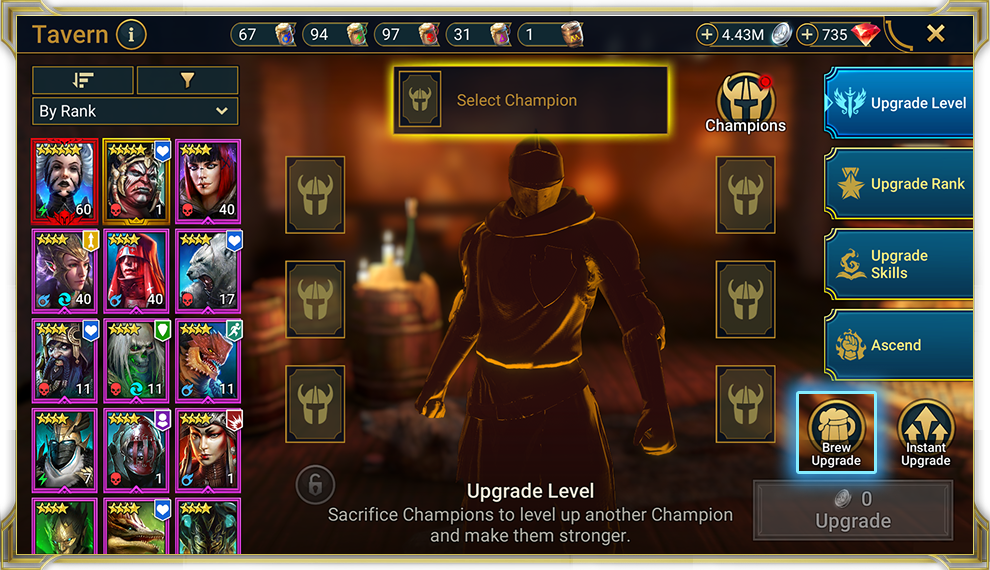The width and height of the screenshot is (990, 570).
Task: Choose the Brew Upgrade option
Action: pyautogui.click(x=836, y=432)
